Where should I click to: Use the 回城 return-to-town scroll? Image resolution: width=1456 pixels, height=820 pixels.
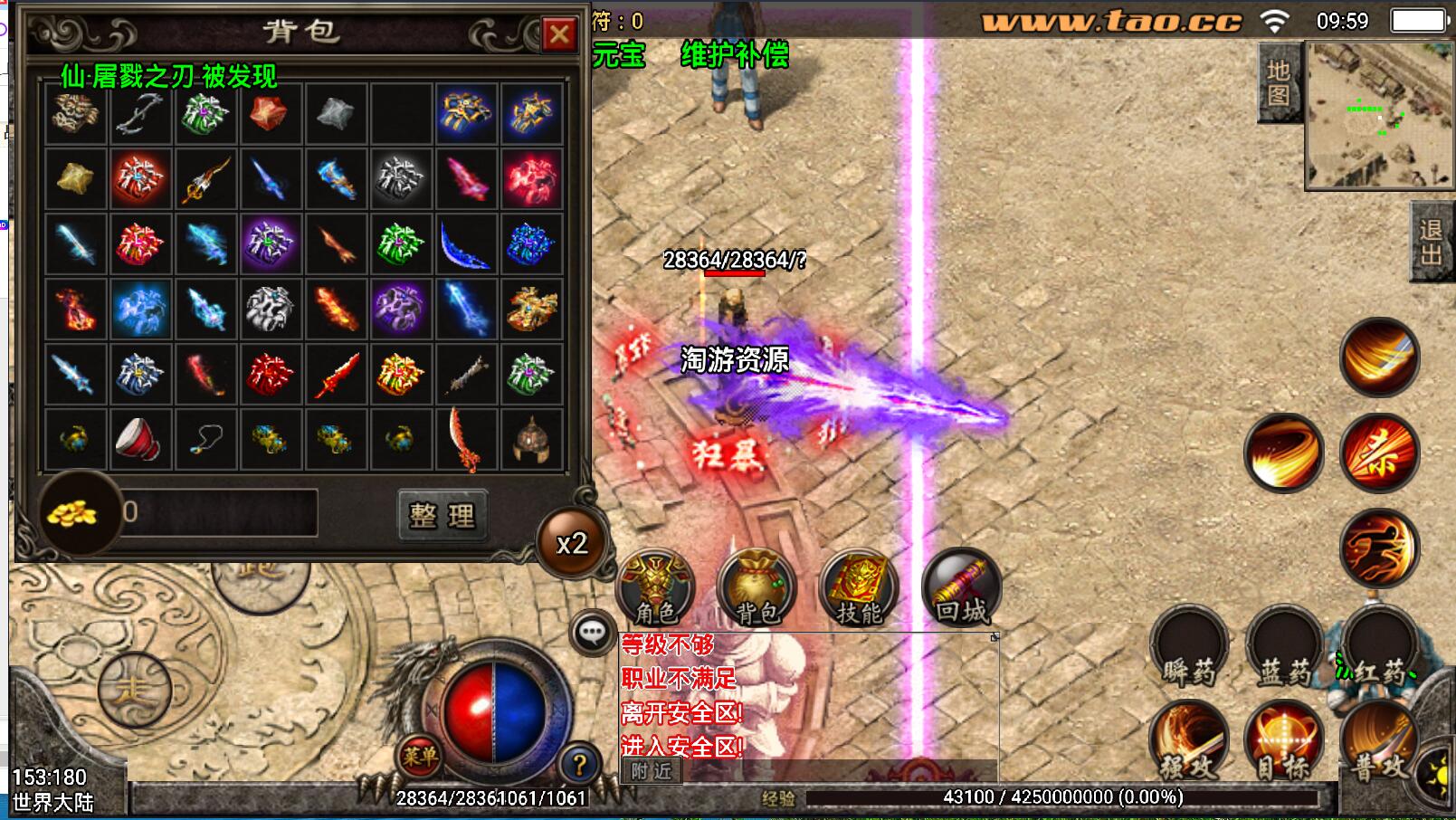point(961,588)
